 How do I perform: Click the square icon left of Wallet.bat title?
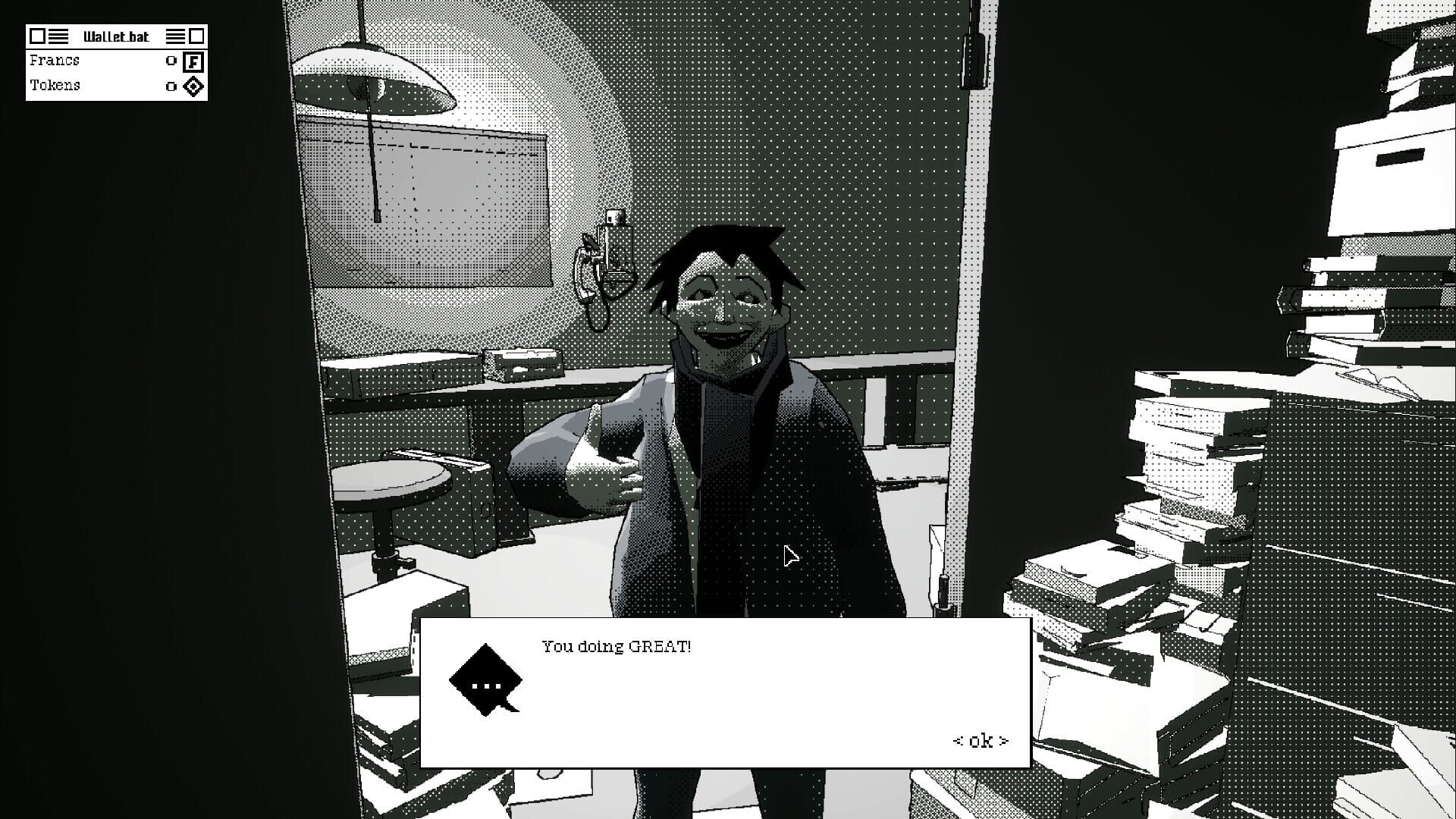coord(37,35)
